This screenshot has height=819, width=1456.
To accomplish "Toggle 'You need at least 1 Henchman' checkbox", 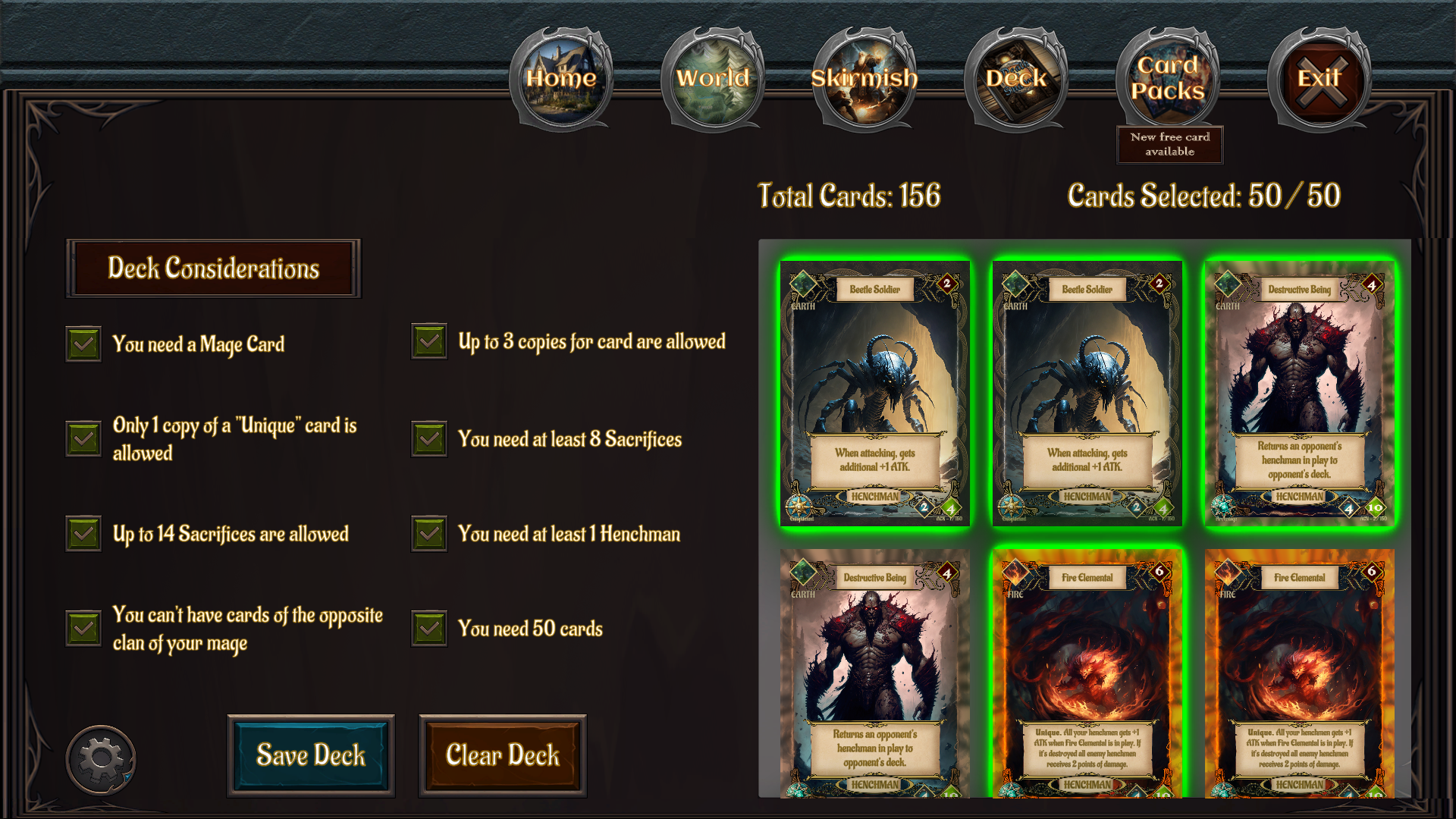I will pyautogui.click(x=428, y=534).
